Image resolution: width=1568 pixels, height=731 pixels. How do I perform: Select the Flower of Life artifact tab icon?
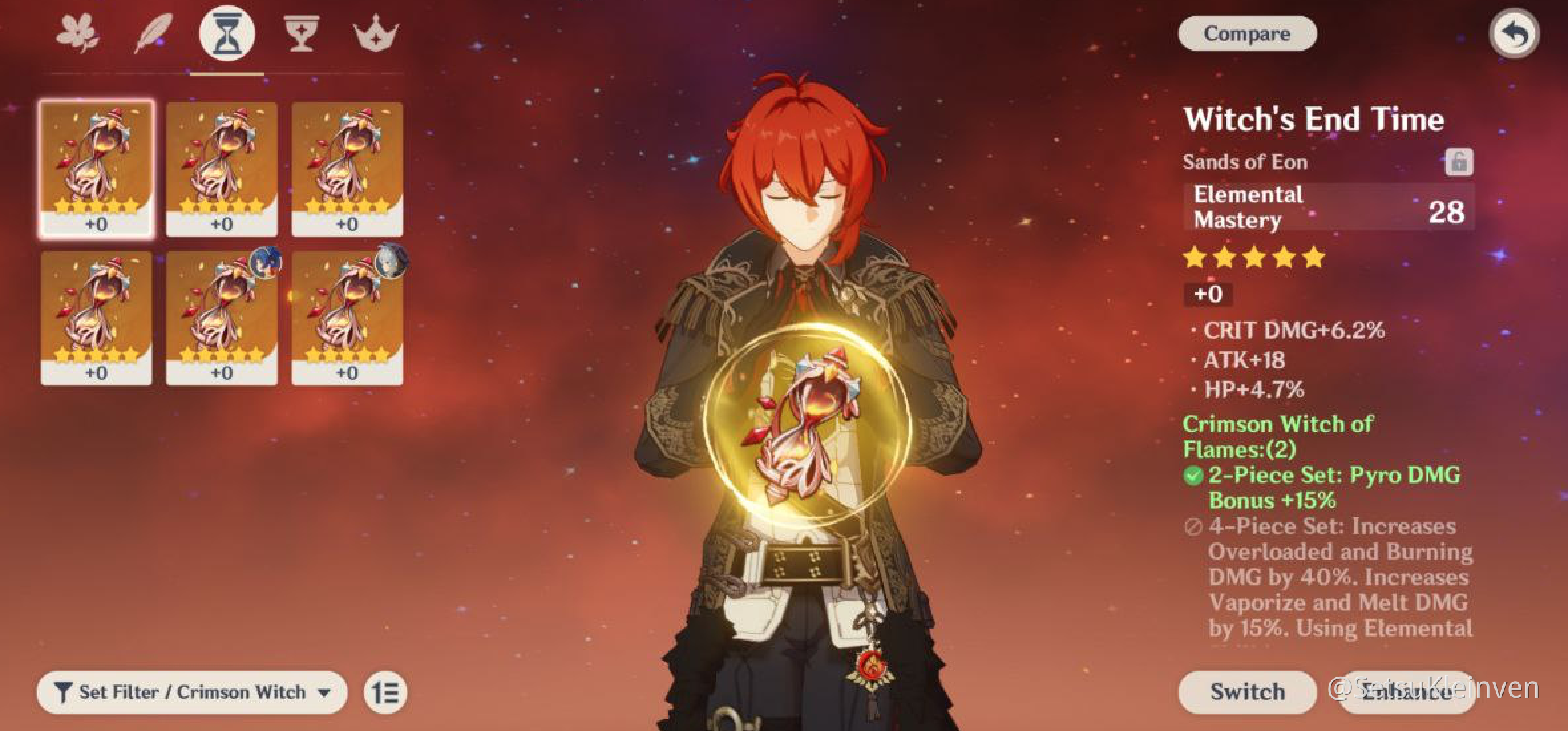click(80, 32)
